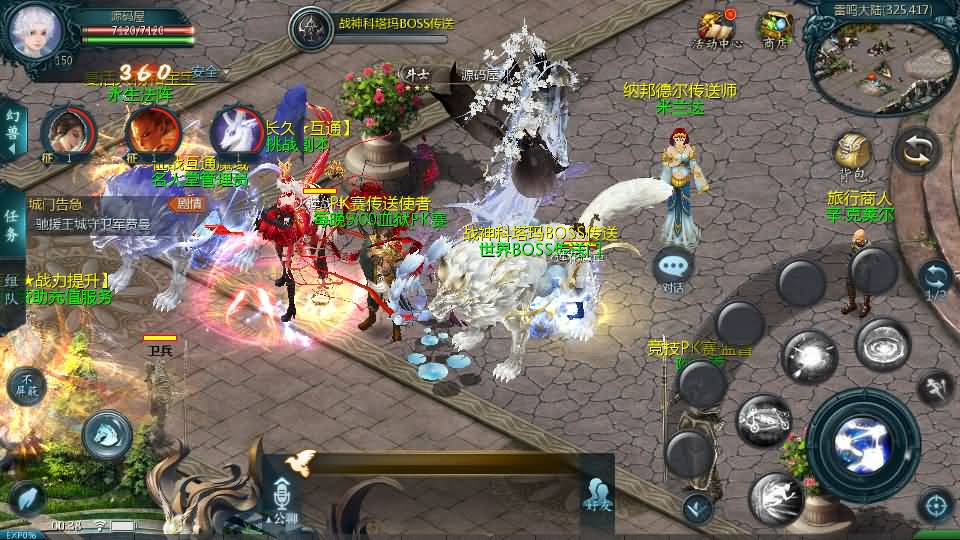Select the fiery red beast pet portrait
960x540 pixels.
pos(152,132)
